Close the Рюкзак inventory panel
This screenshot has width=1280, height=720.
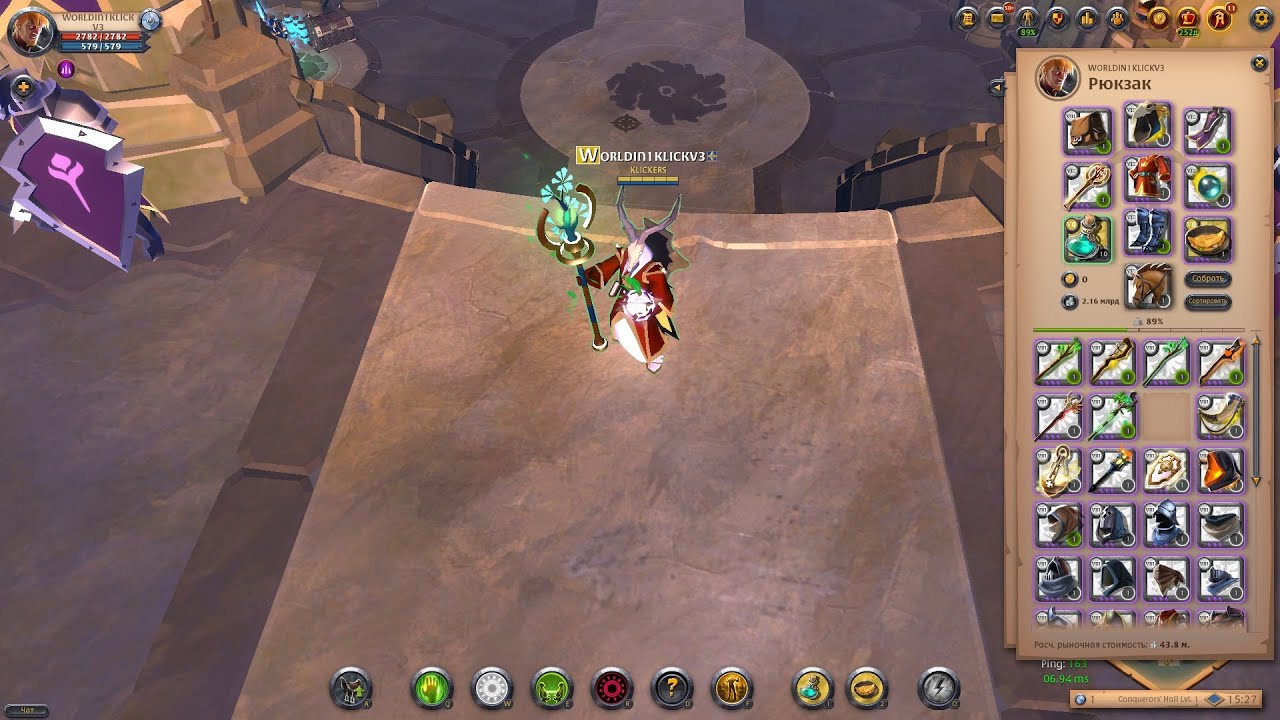(x=1259, y=64)
